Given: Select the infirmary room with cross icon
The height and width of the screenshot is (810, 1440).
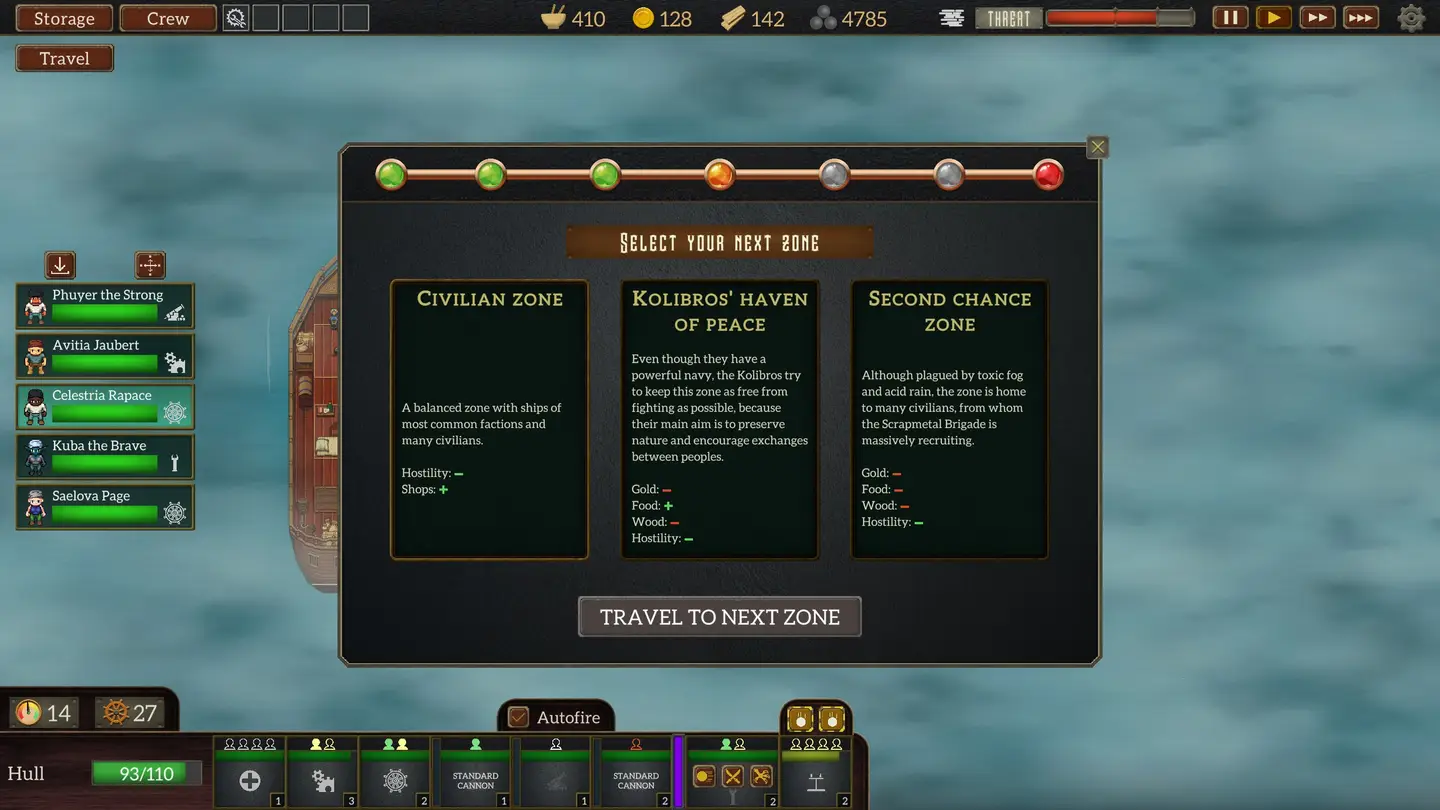Looking at the screenshot, I should pyautogui.click(x=249, y=780).
